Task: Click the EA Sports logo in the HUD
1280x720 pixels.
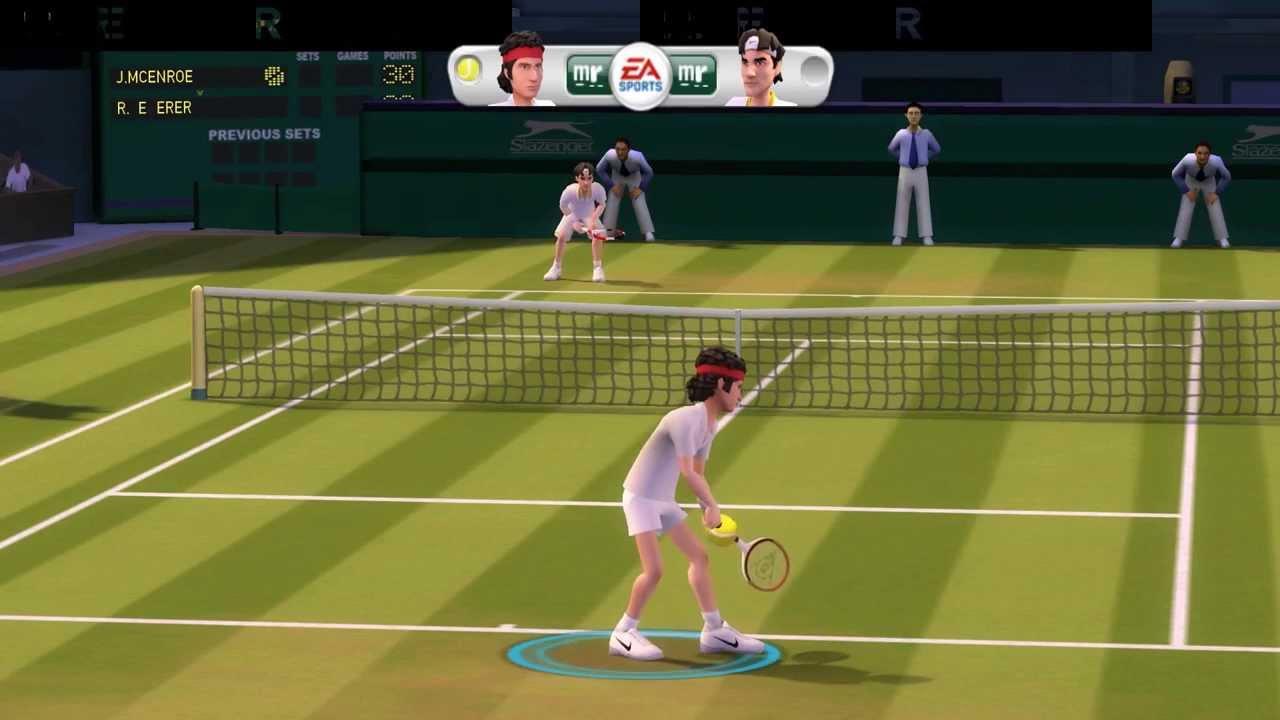Action: pyautogui.click(x=640, y=73)
